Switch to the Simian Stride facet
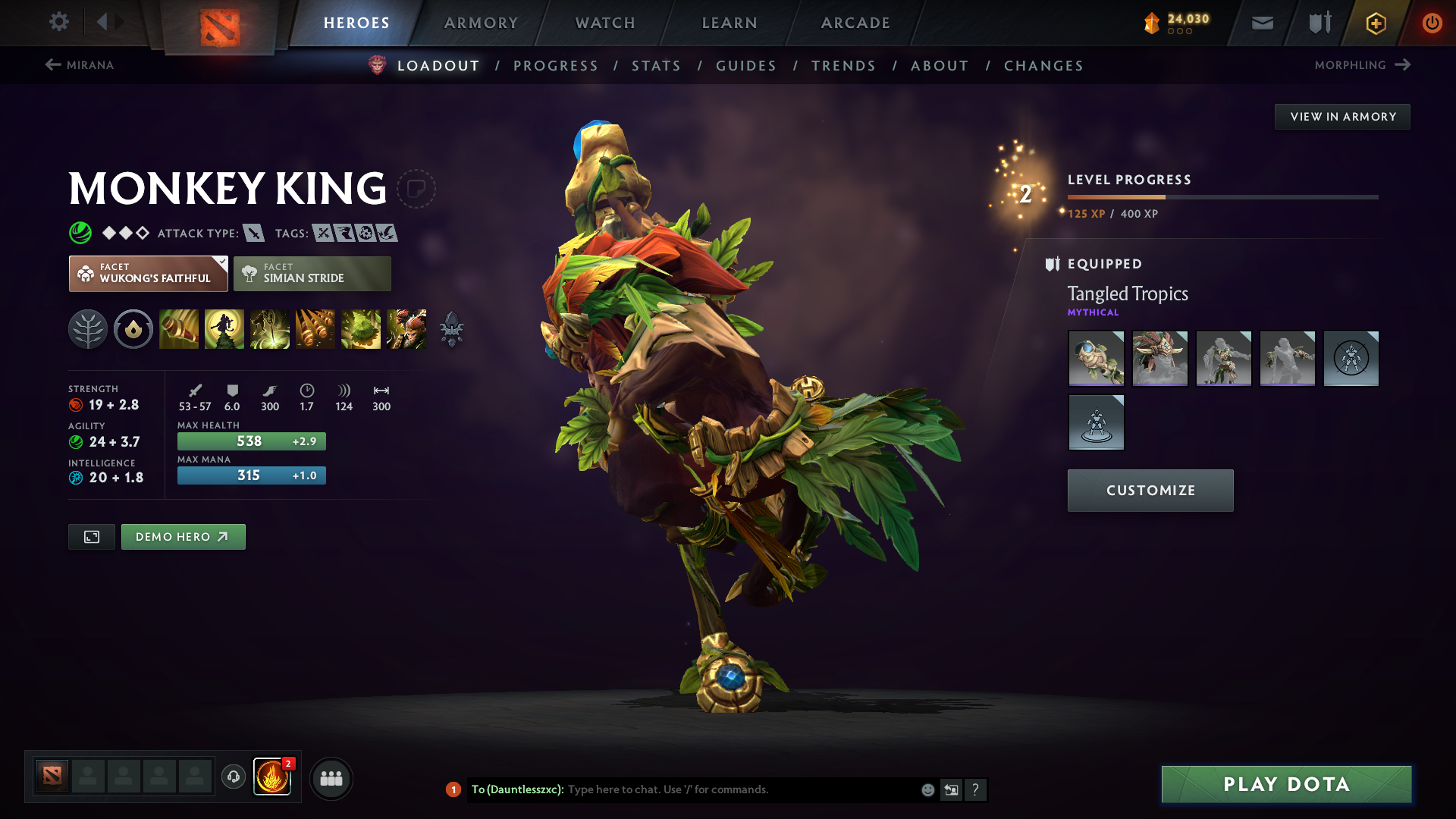The height and width of the screenshot is (819, 1456). (x=312, y=273)
